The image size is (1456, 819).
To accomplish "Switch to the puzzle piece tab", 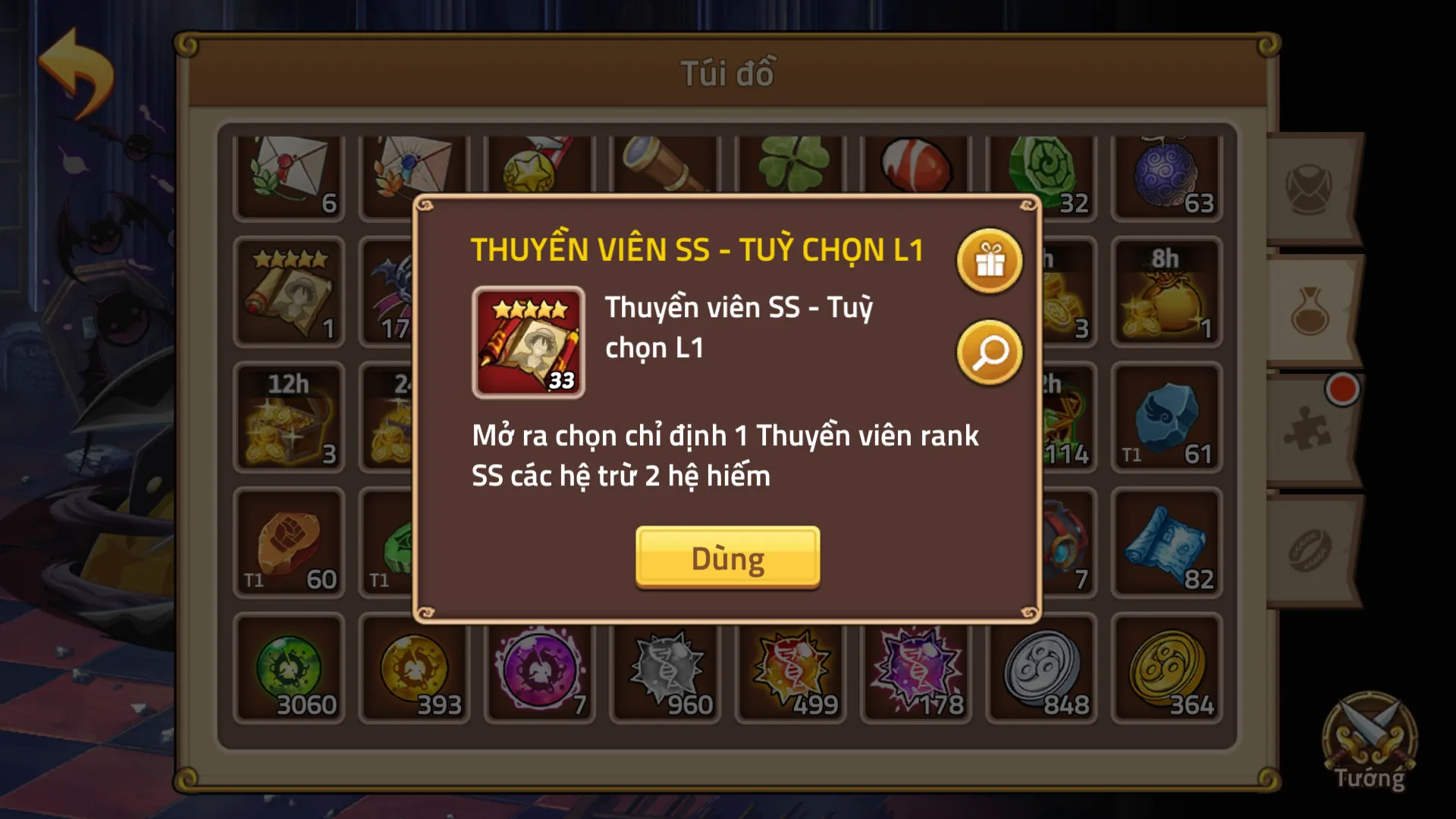I will [1309, 428].
